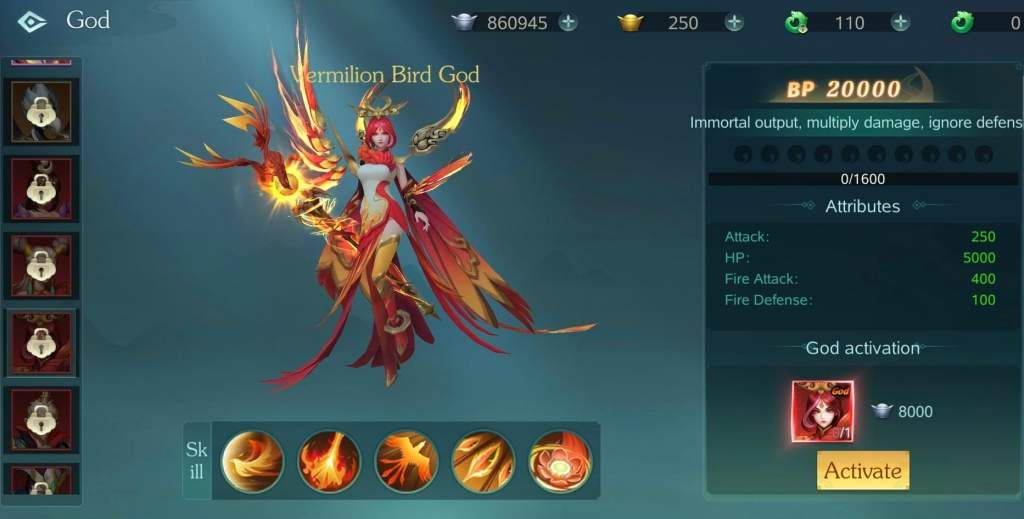View the blazing flame burst skill

pos(329,461)
